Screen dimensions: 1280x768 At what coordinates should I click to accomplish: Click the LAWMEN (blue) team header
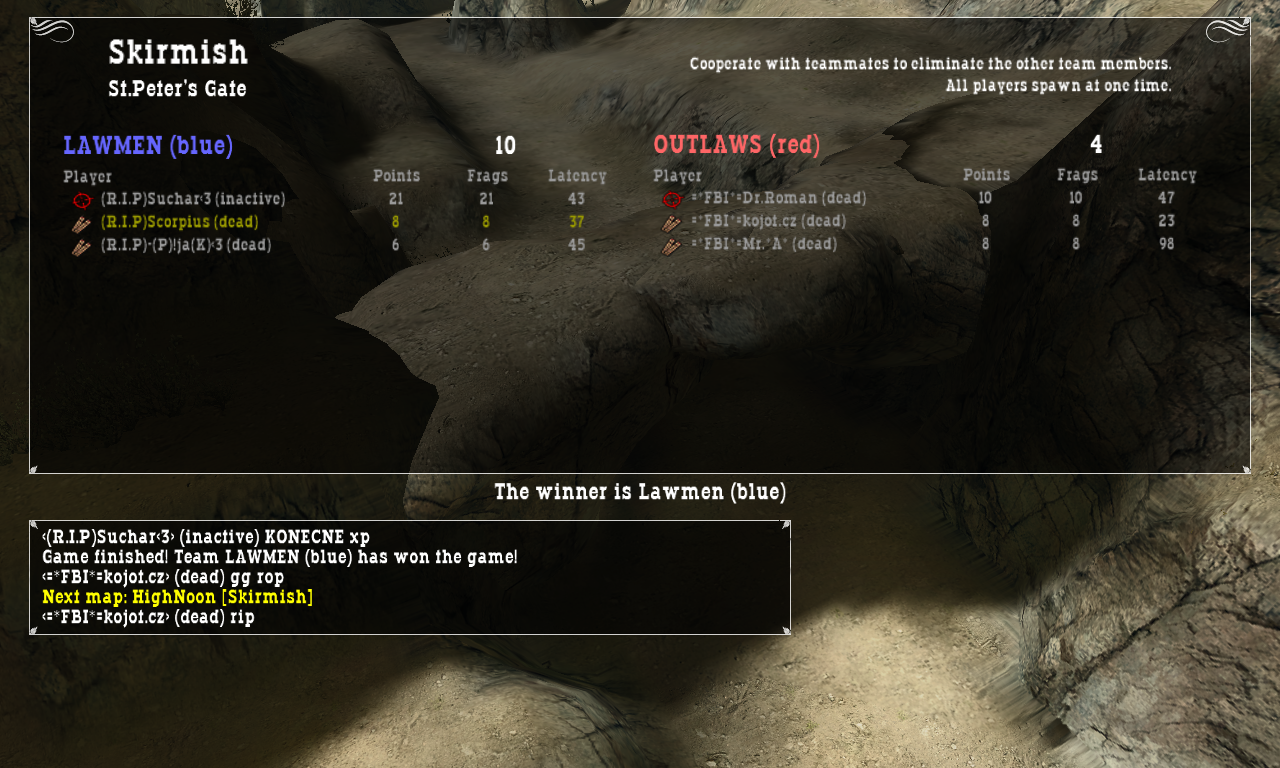[x=148, y=146]
